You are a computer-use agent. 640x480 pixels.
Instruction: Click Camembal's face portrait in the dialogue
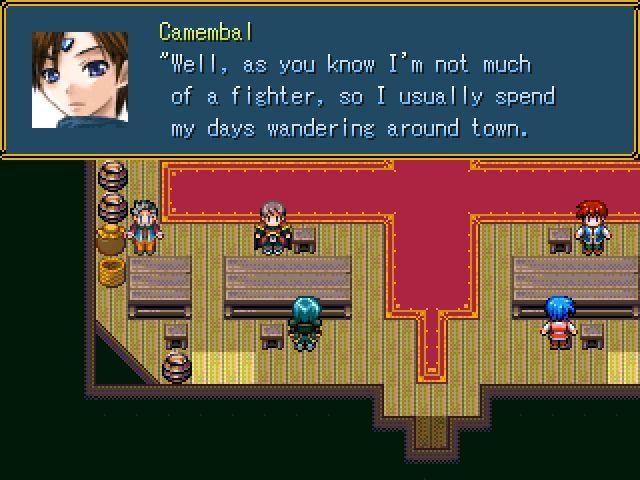pos(80,80)
